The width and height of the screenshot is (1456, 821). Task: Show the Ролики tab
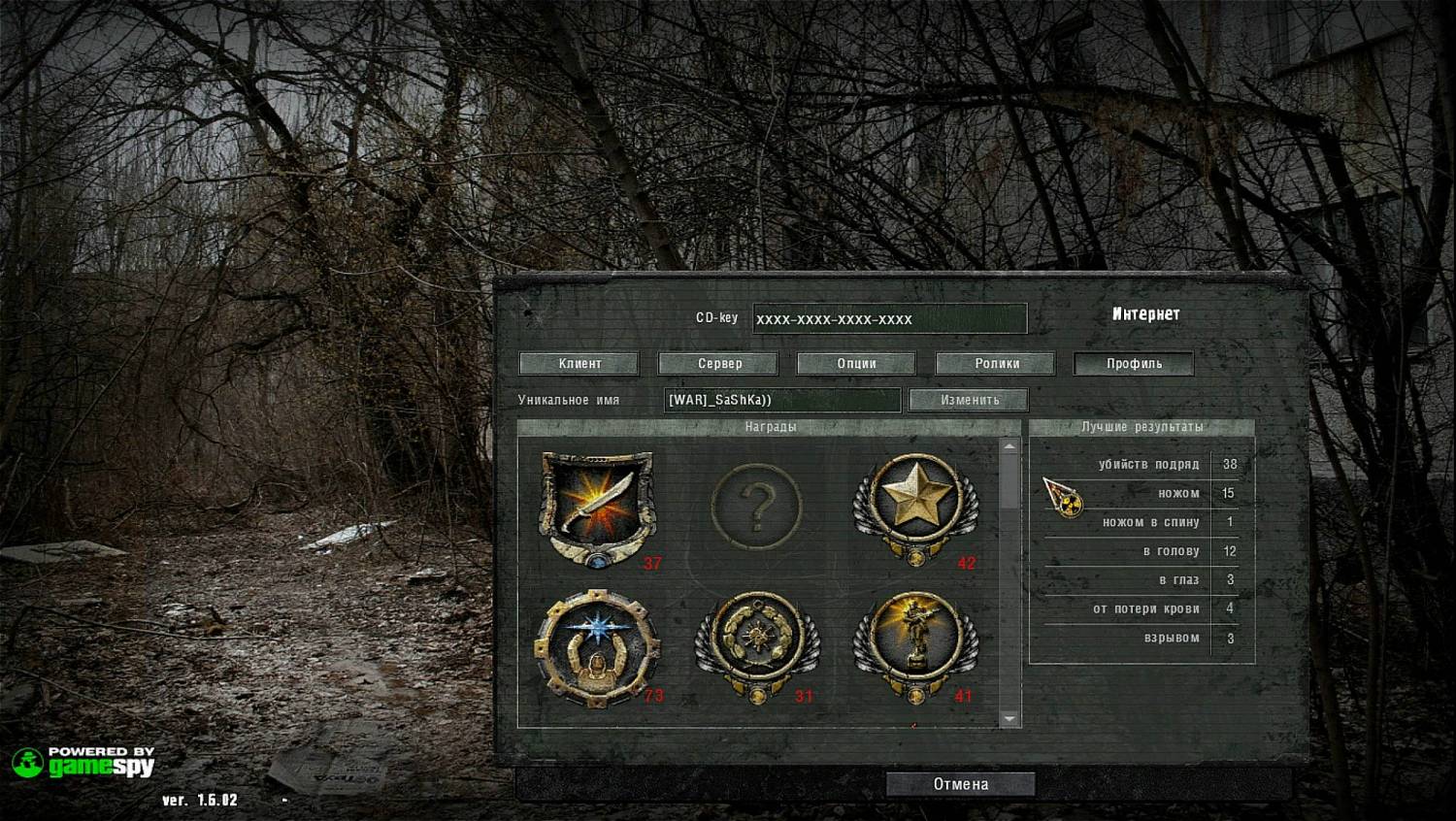[x=996, y=364]
